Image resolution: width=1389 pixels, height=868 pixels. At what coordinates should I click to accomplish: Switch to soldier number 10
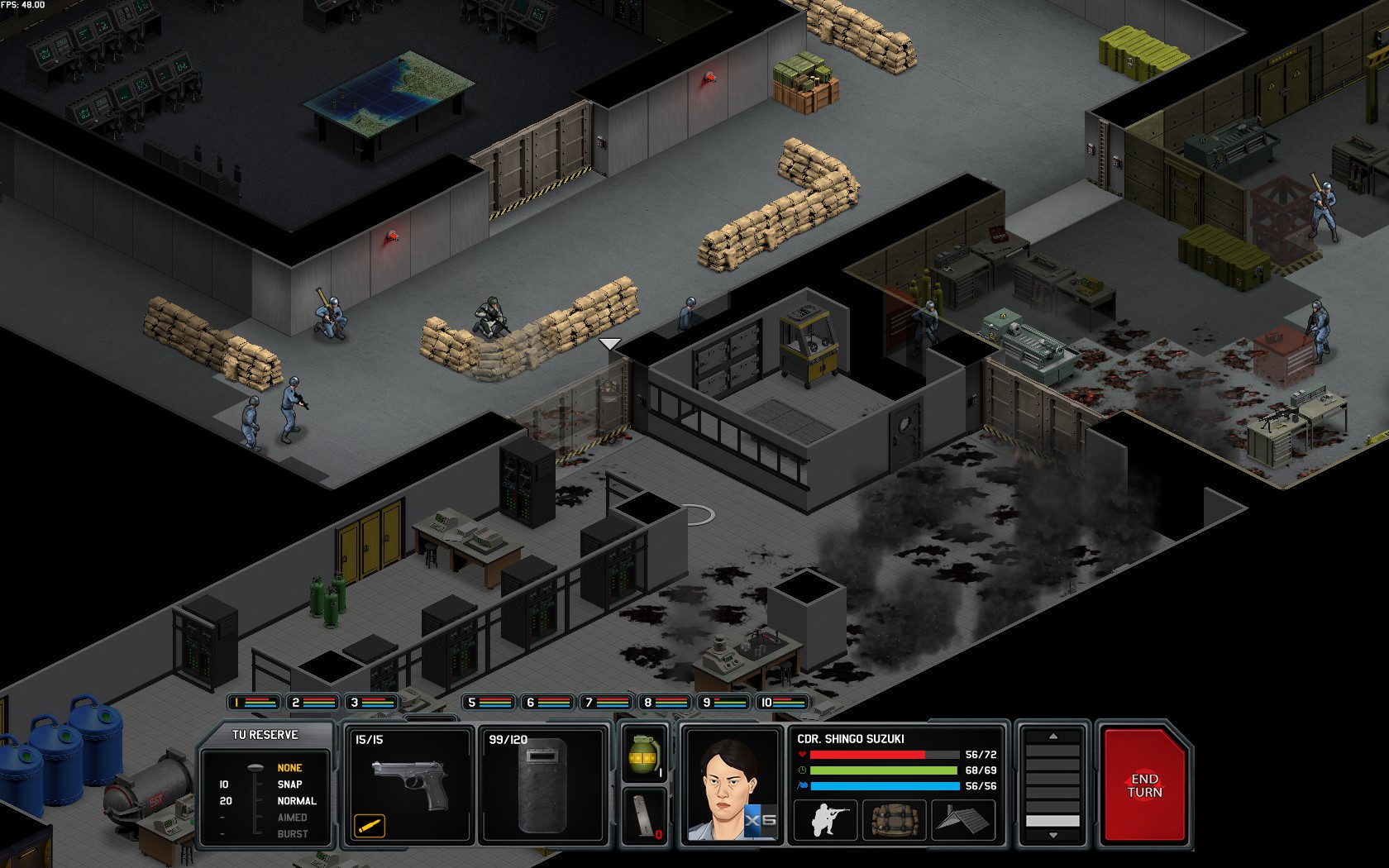[x=782, y=703]
